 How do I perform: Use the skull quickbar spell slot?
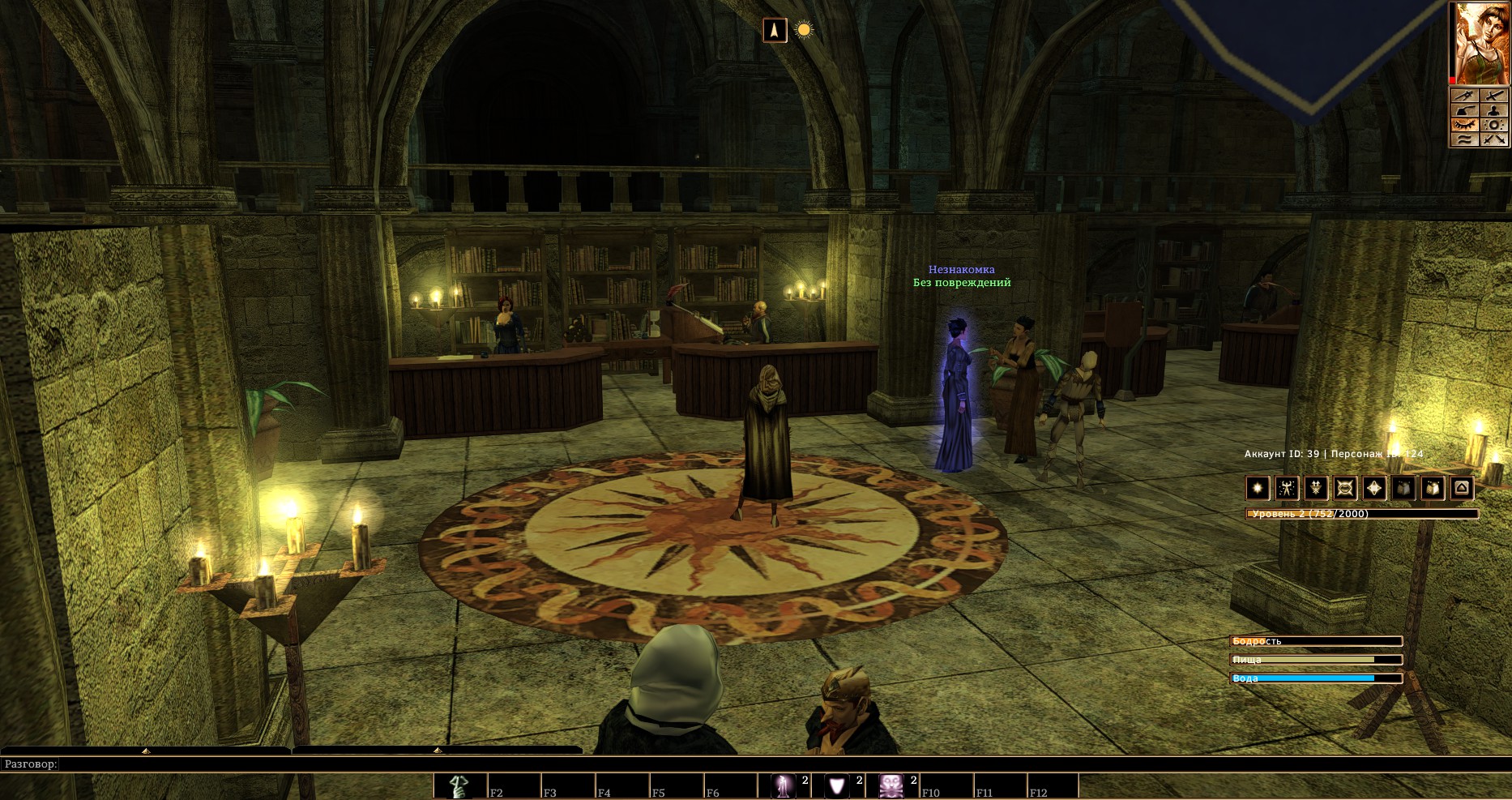[892, 786]
